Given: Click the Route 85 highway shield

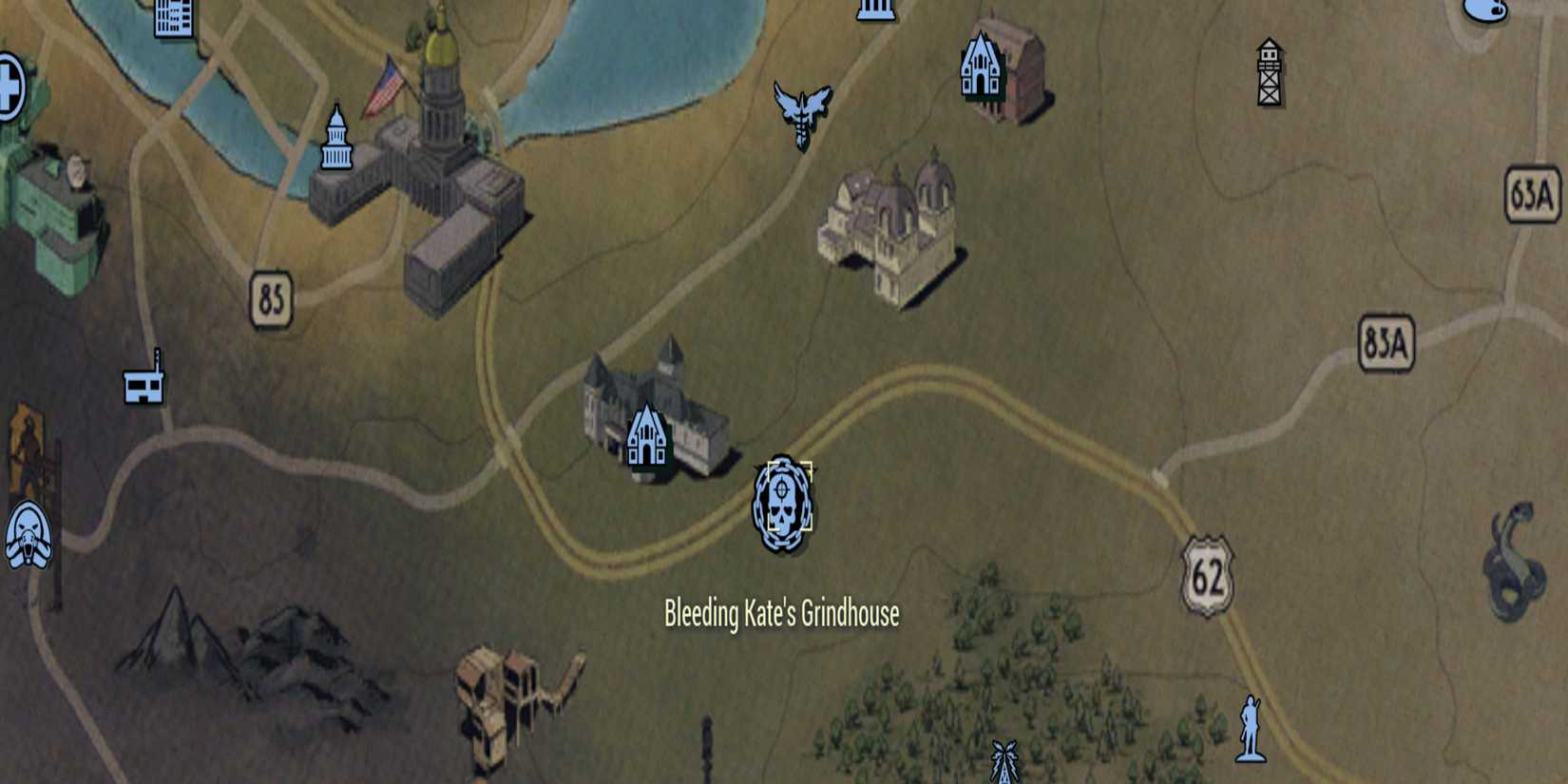Looking at the screenshot, I should coord(273,296).
